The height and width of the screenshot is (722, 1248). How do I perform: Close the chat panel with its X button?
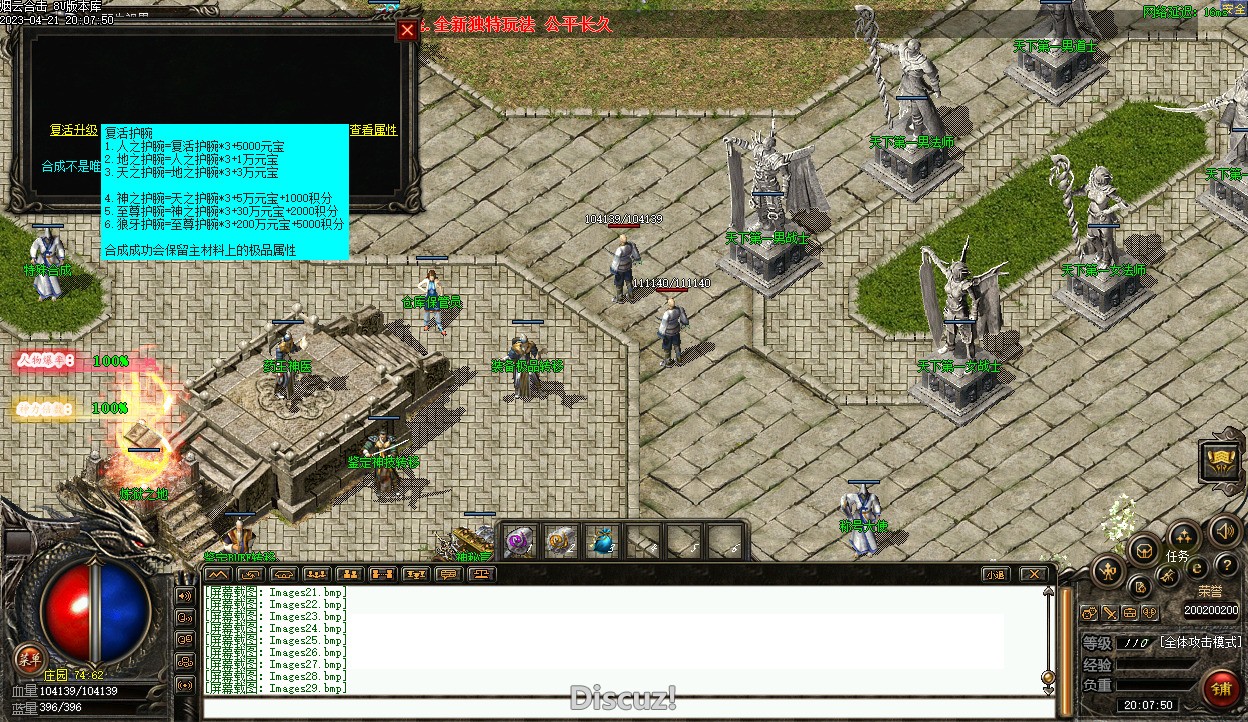[x=1033, y=574]
